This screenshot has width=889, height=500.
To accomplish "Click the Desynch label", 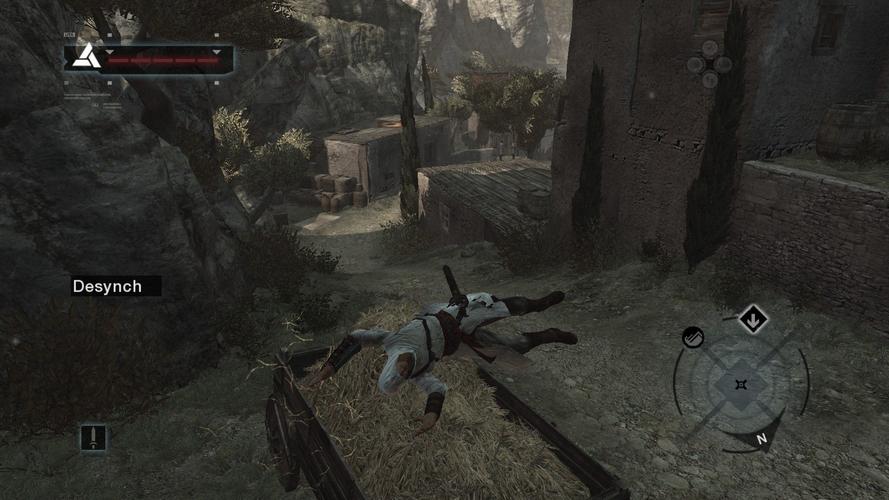I will click(107, 286).
